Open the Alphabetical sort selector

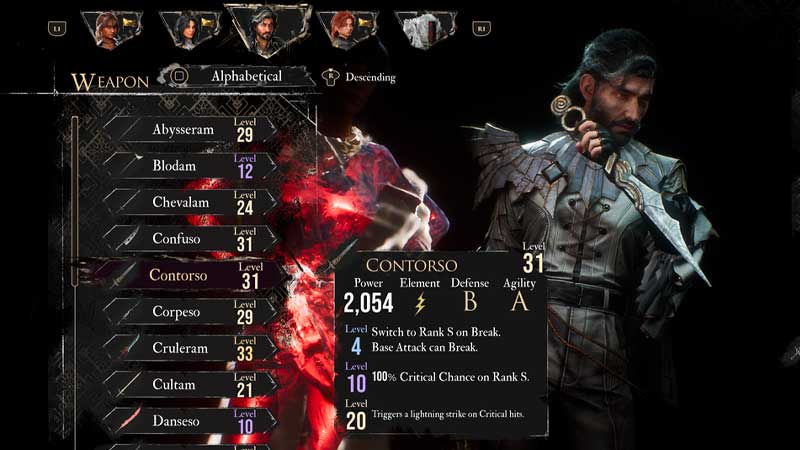[245, 76]
